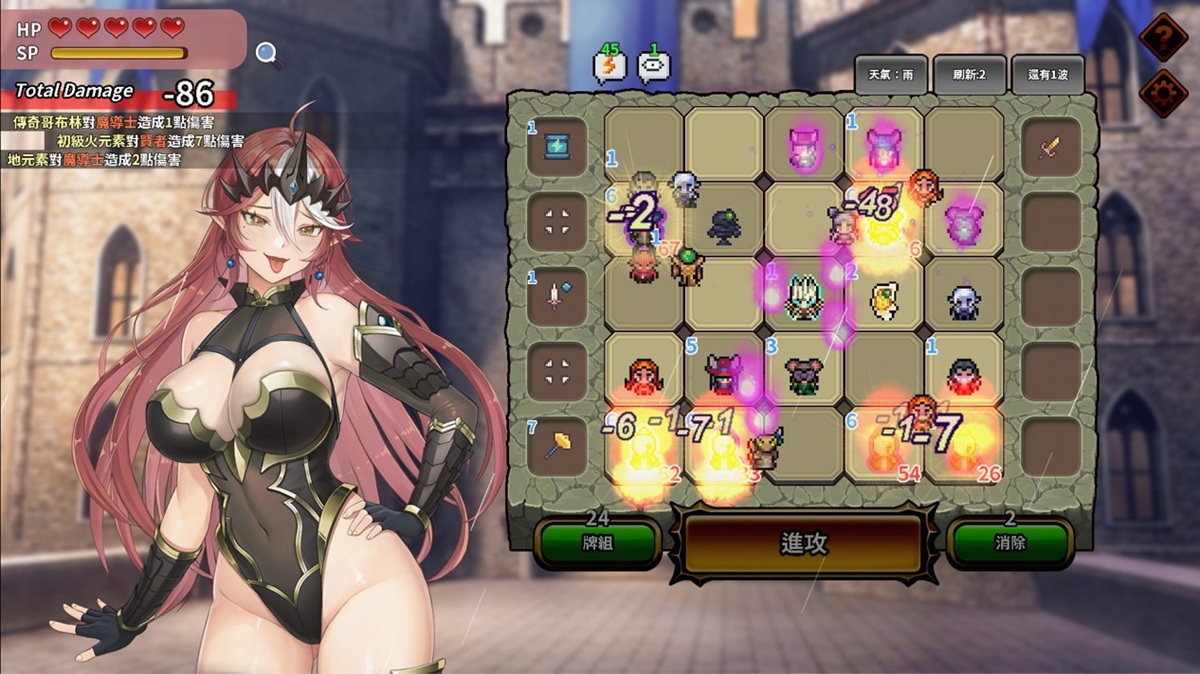Open the 牌組 deck button
This screenshot has height=674, width=1200.
tap(597, 543)
